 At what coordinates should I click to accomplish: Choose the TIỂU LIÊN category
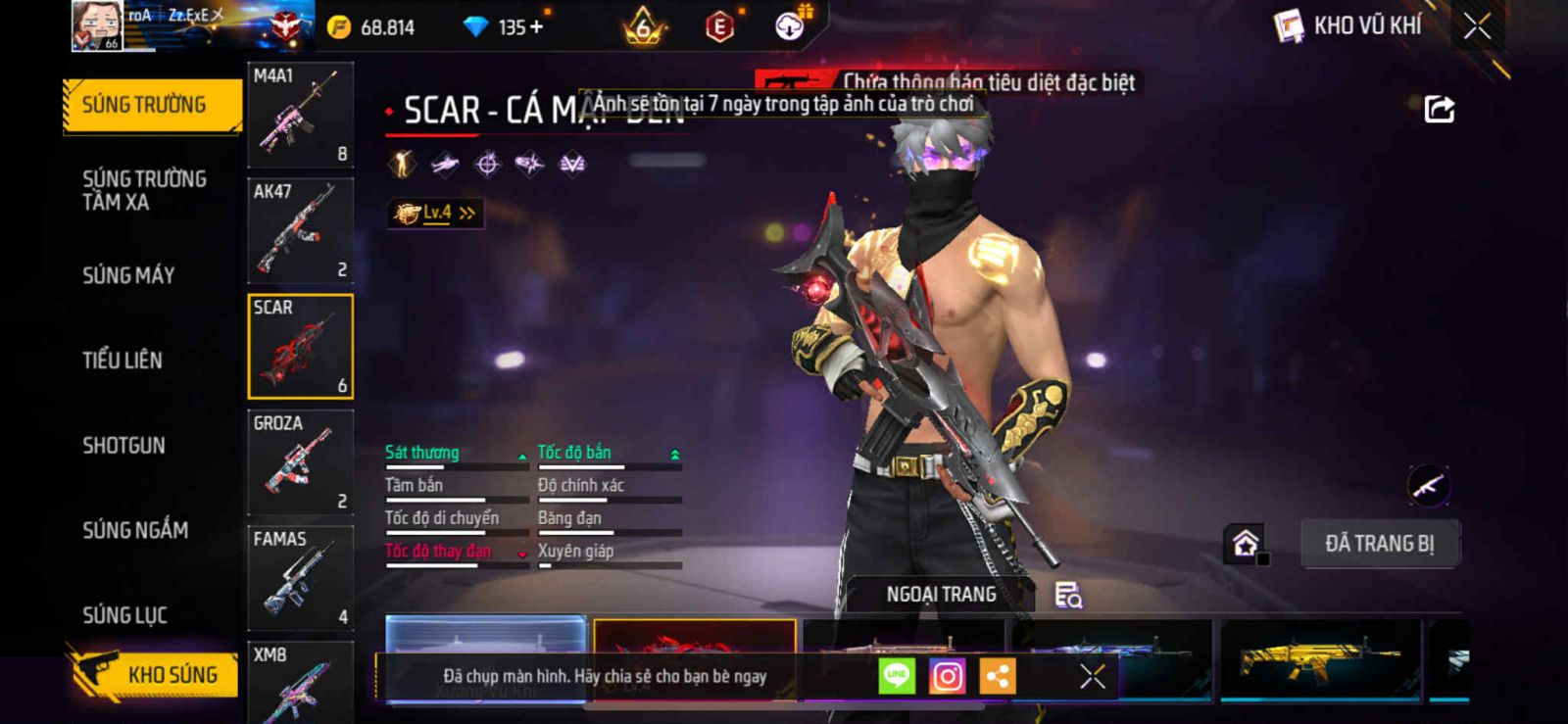click(122, 361)
